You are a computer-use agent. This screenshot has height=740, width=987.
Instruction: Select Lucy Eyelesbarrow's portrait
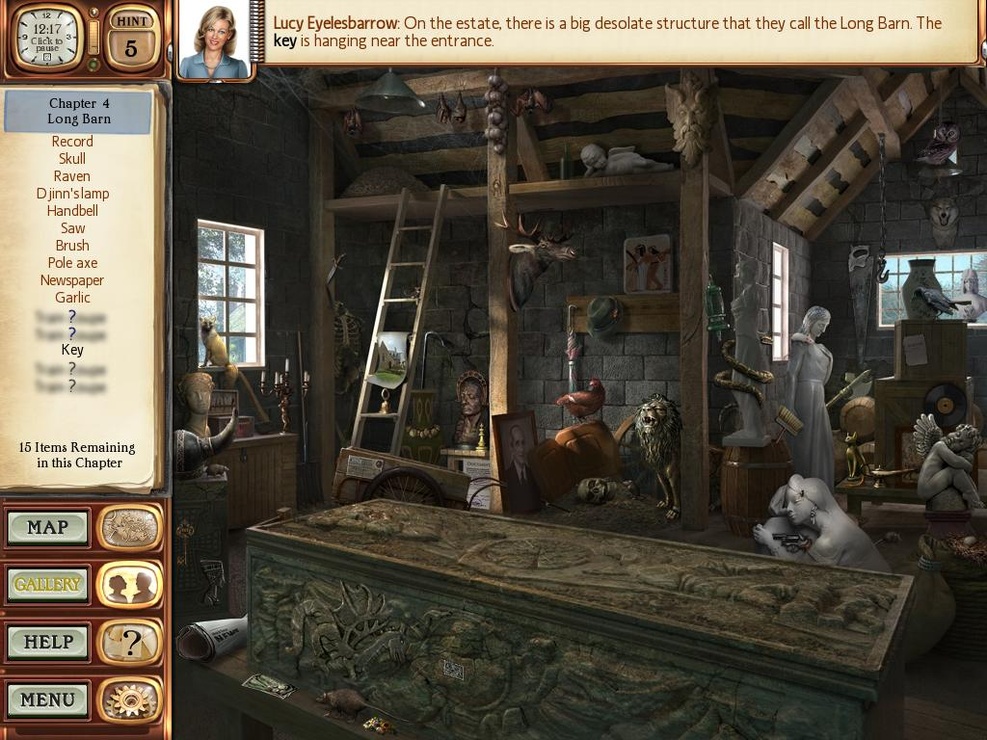pyautogui.click(x=213, y=41)
